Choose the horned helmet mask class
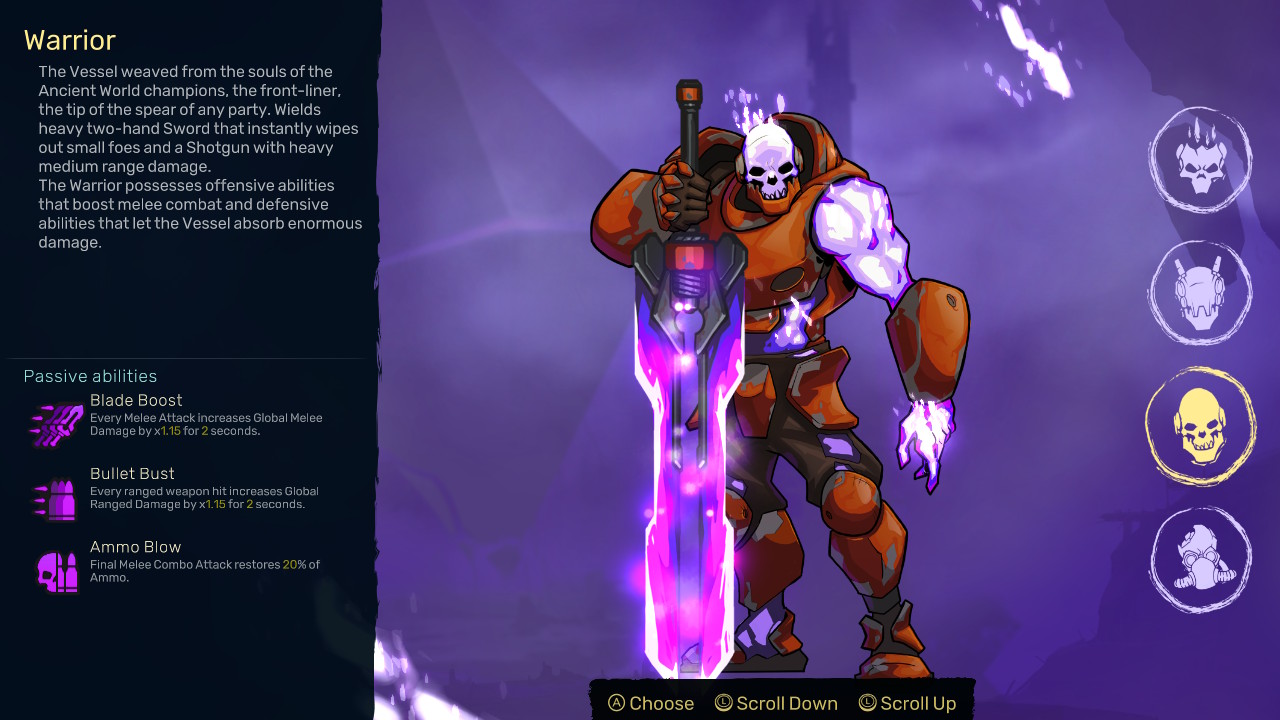1280x720 pixels. (x=1200, y=293)
